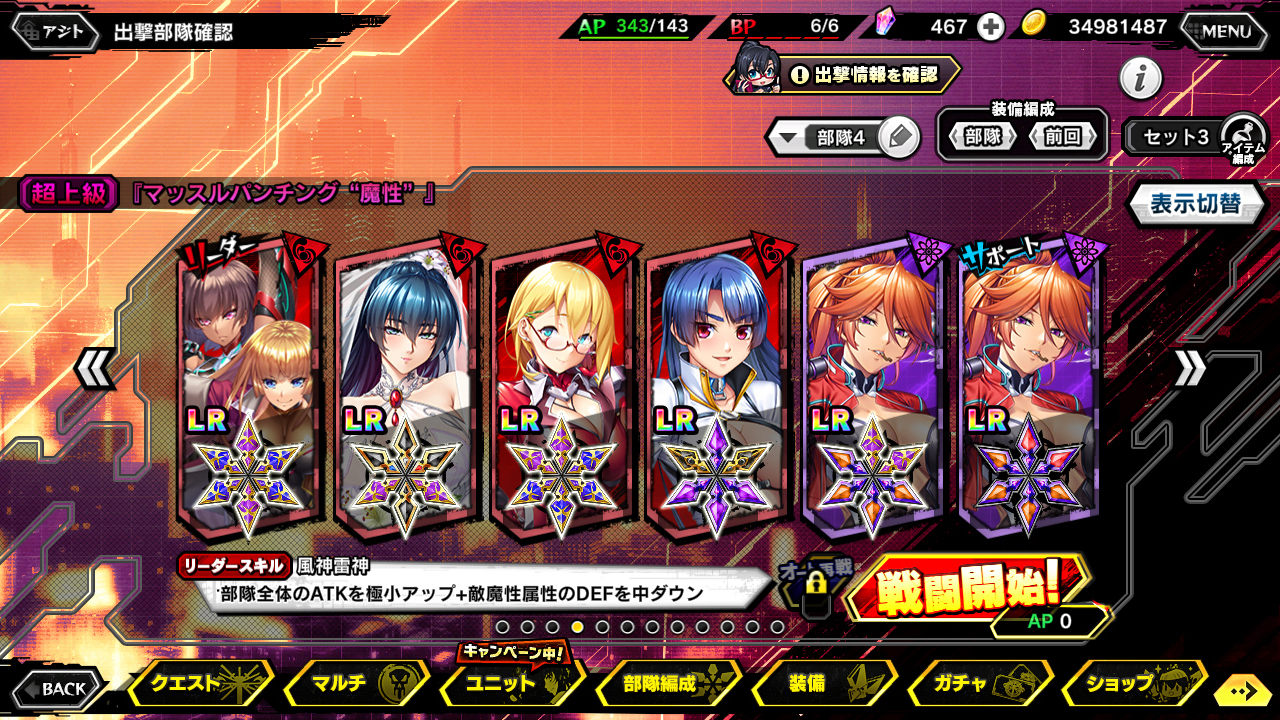
Task: Edit squad name with the pencil icon
Action: click(x=900, y=138)
